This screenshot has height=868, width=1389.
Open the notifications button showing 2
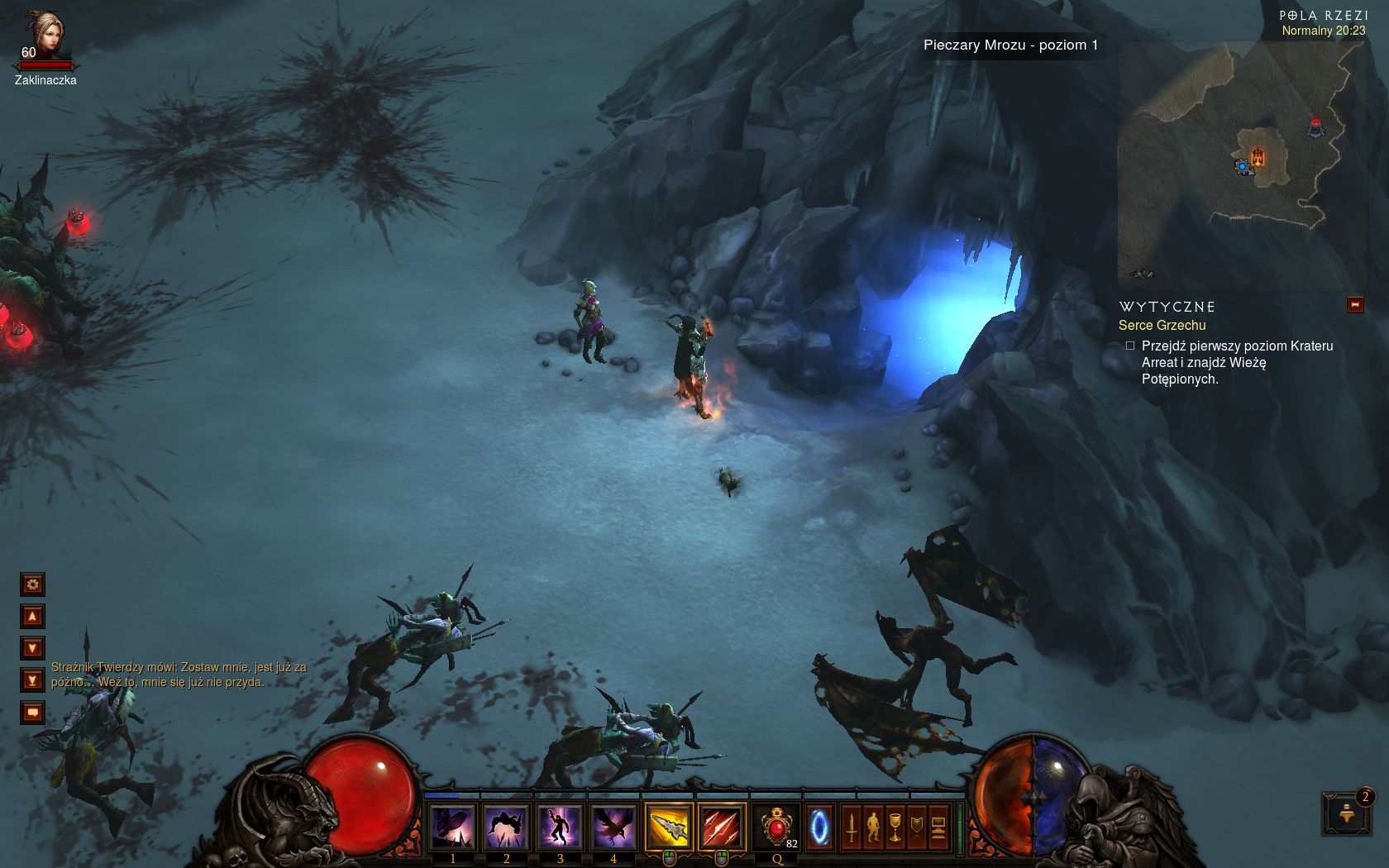tap(1346, 814)
